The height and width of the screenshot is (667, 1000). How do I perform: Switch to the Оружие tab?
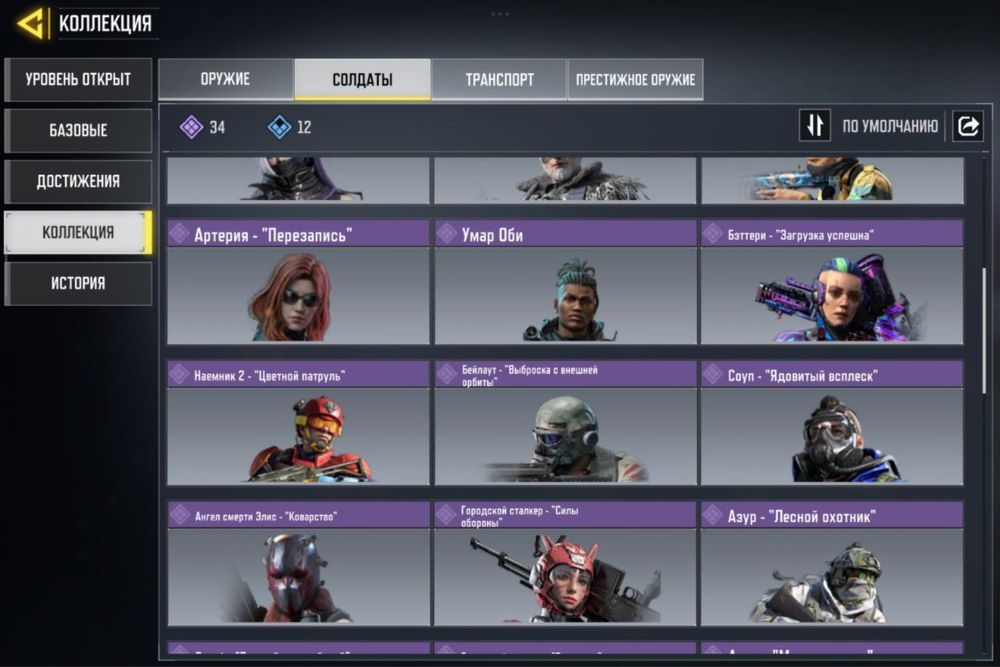pyautogui.click(x=225, y=79)
